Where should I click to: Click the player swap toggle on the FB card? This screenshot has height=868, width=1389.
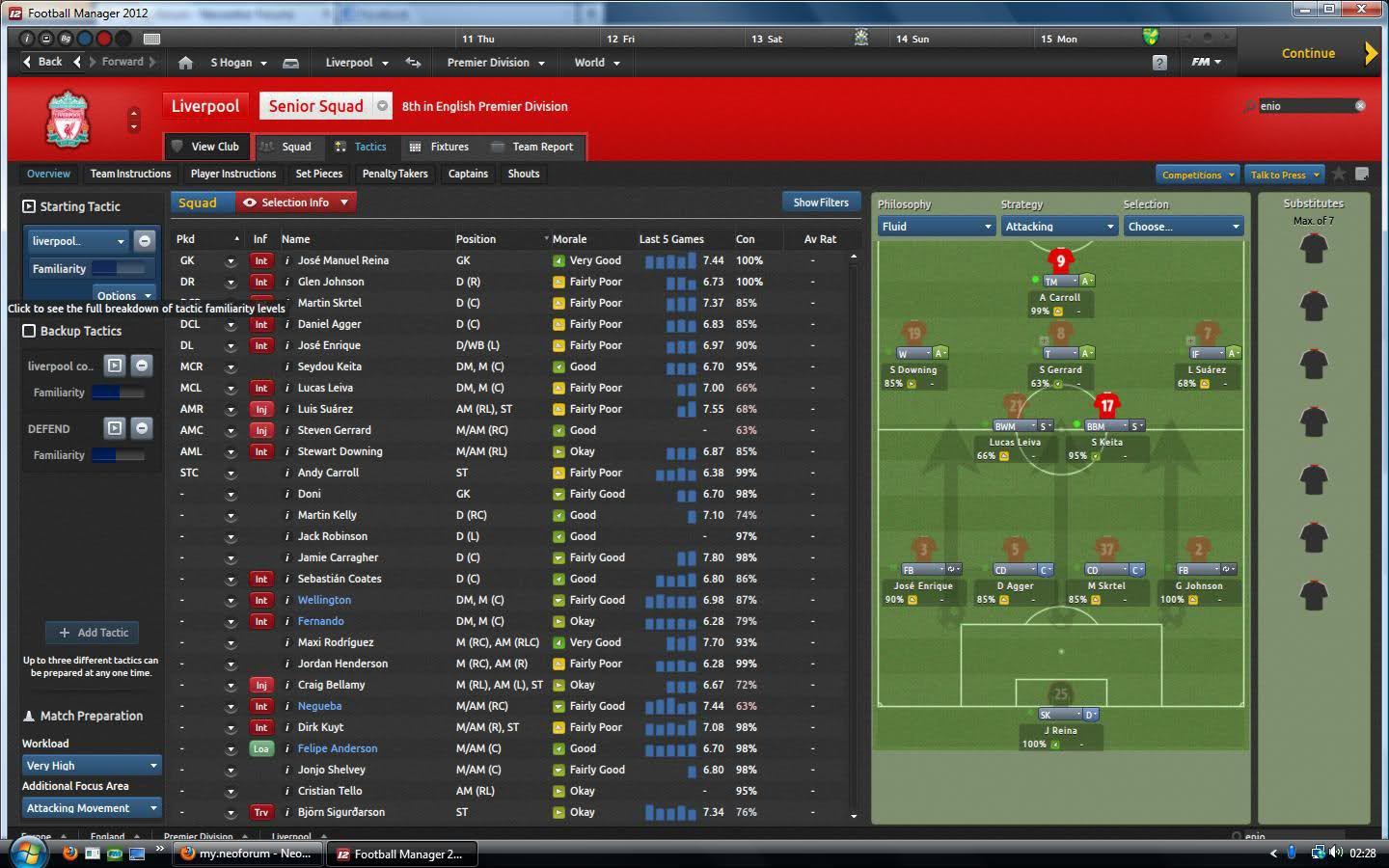[952, 569]
